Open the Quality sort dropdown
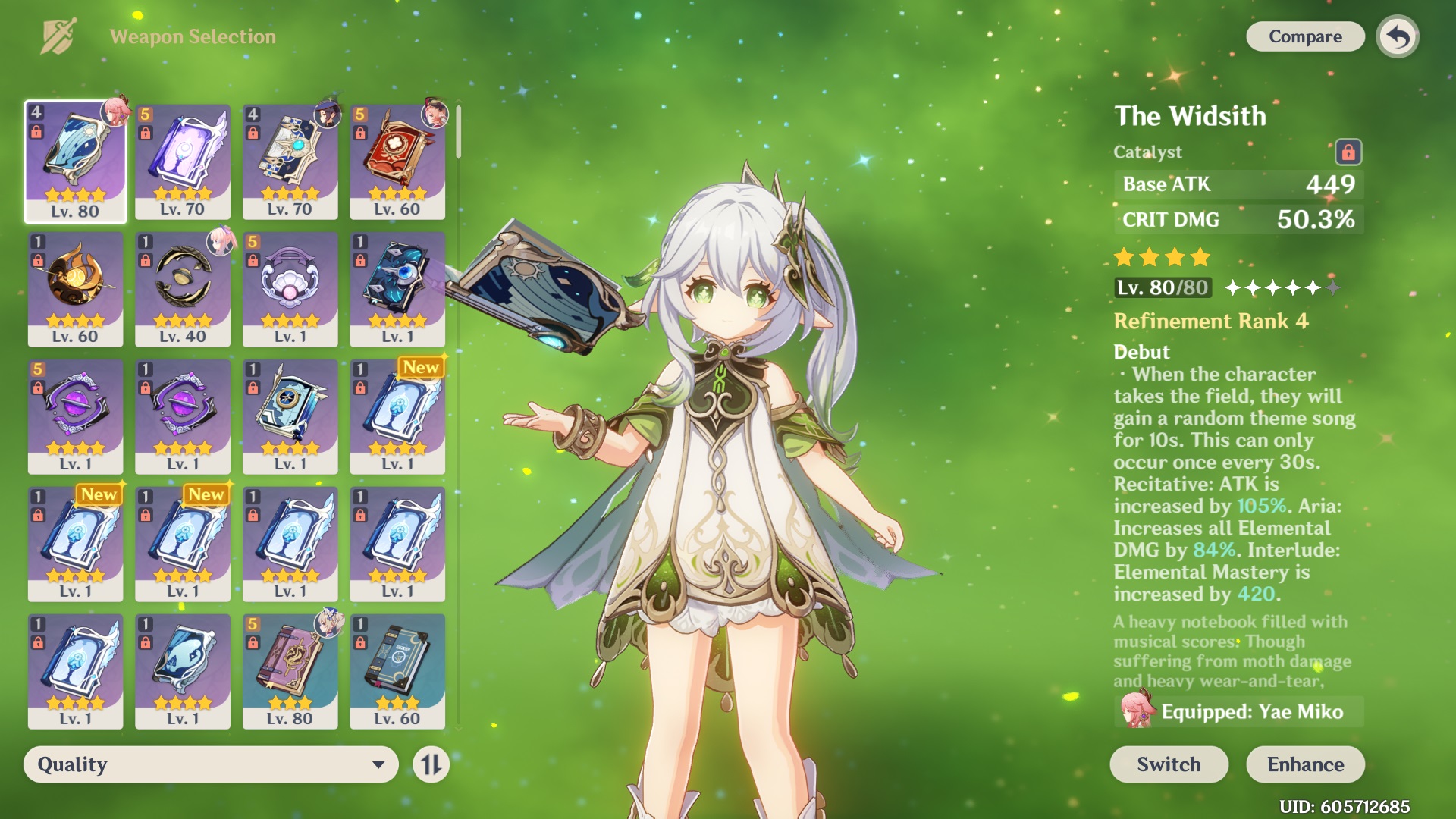Image resolution: width=1456 pixels, height=819 pixels. (x=211, y=764)
